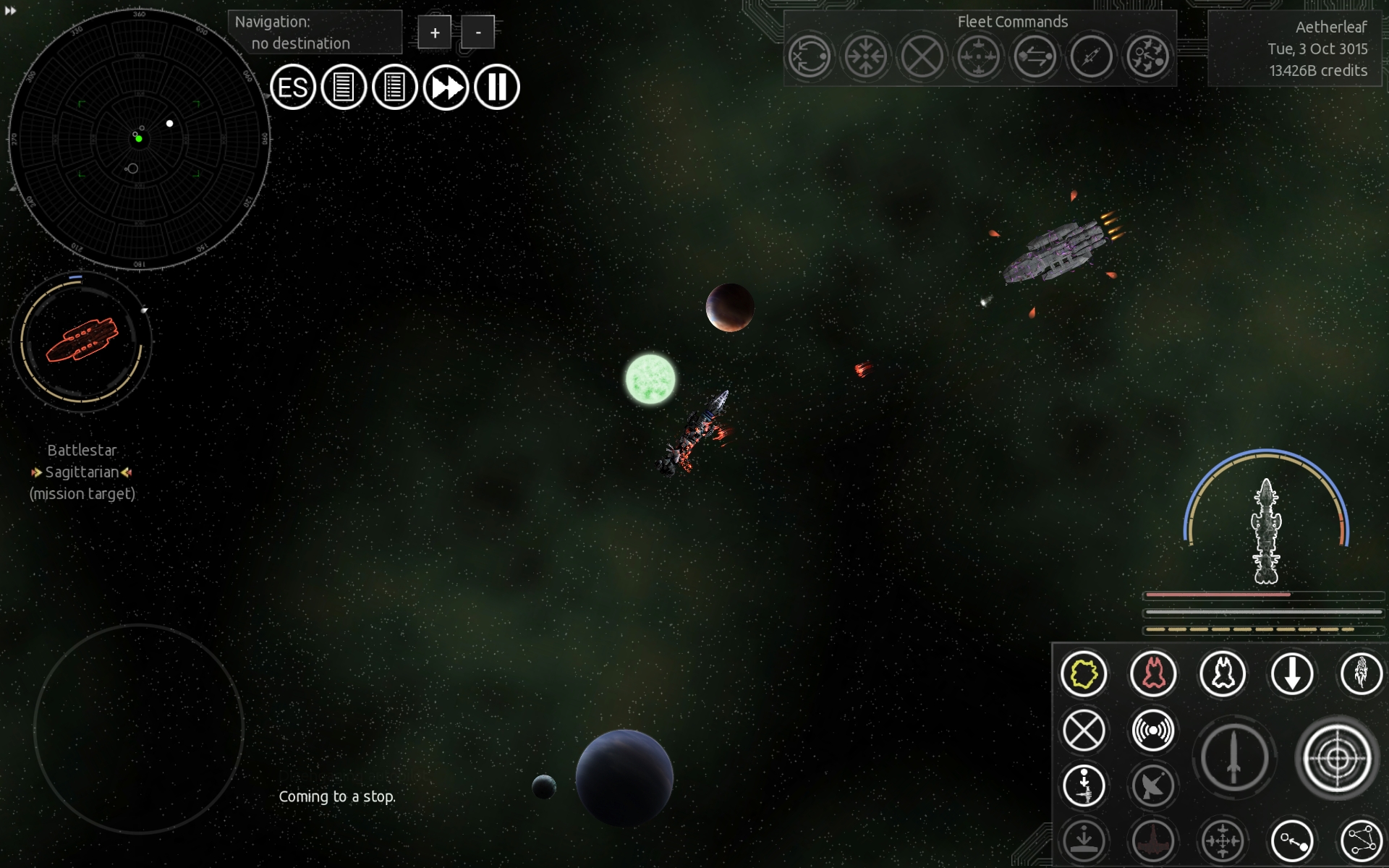This screenshot has height=868, width=1389.
Task: Tap the yellow asteroid target icon
Action: pyautogui.click(x=1084, y=674)
